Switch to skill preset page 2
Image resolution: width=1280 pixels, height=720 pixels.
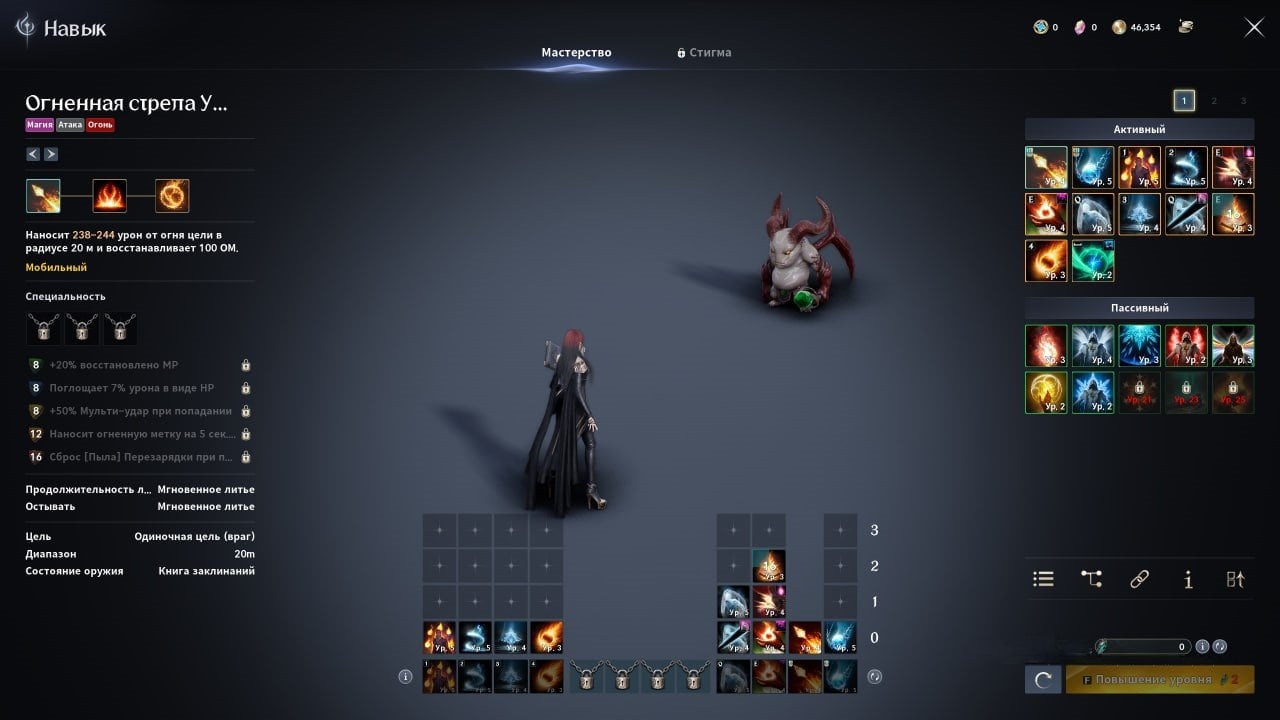1214,100
